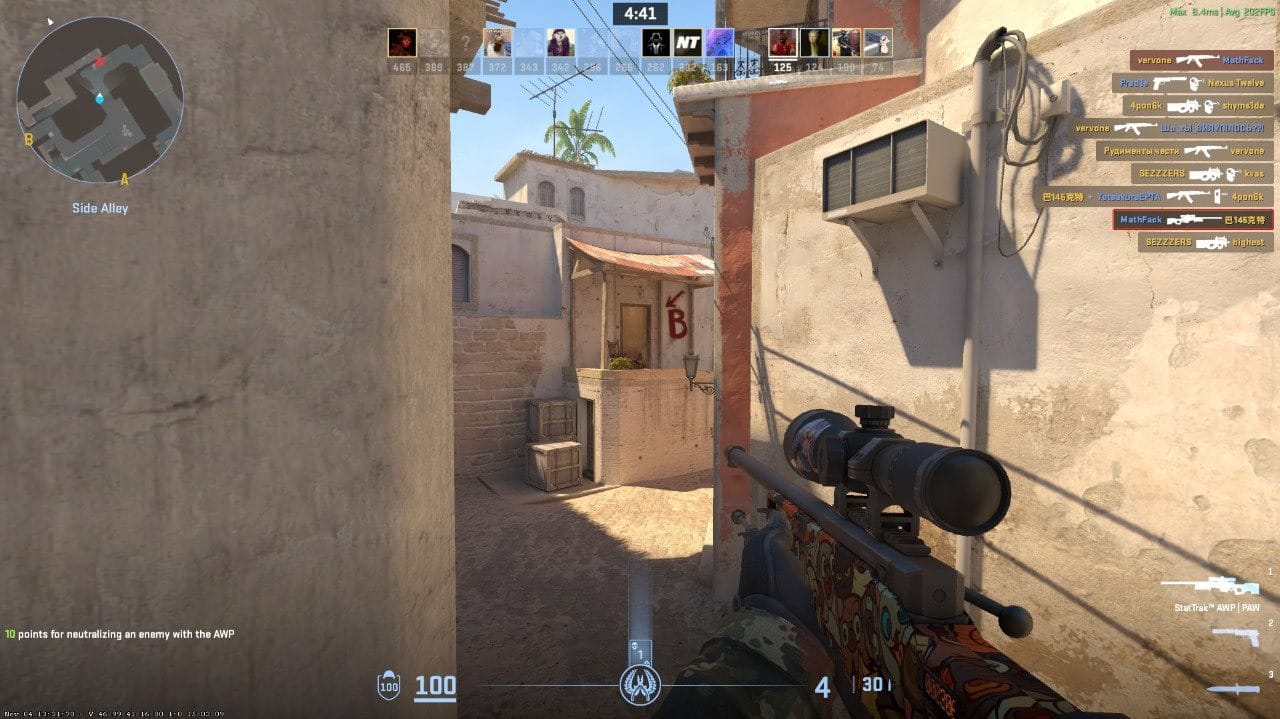Click the NT logo player avatar

pyautogui.click(x=687, y=42)
